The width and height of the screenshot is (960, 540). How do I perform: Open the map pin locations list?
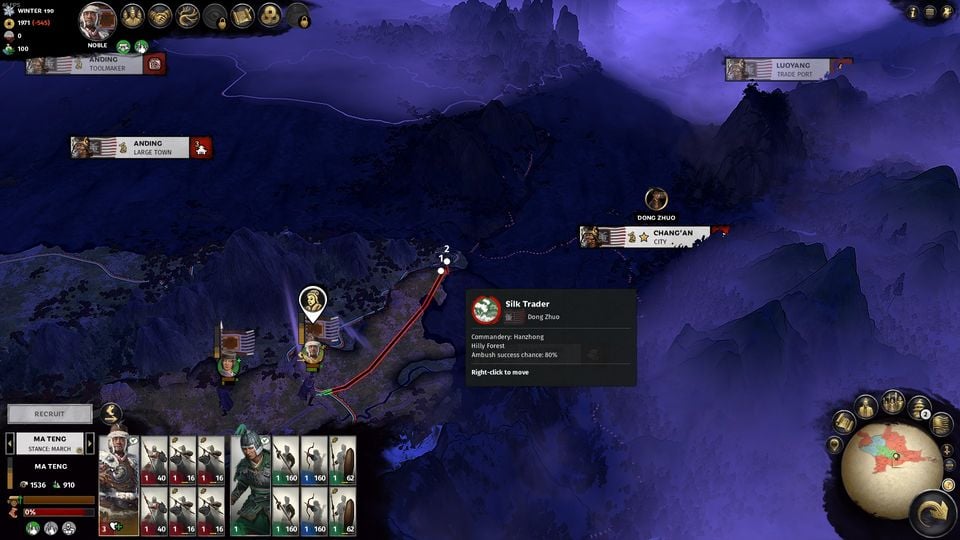833,444
